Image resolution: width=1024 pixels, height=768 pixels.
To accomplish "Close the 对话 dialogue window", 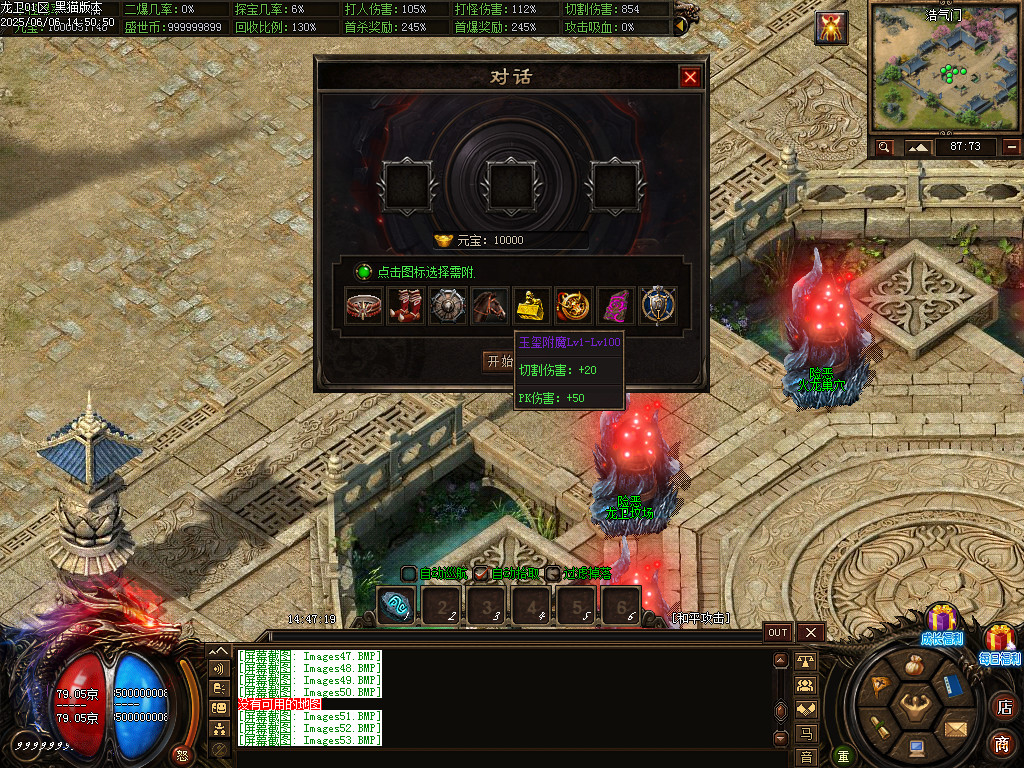I will (690, 77).
